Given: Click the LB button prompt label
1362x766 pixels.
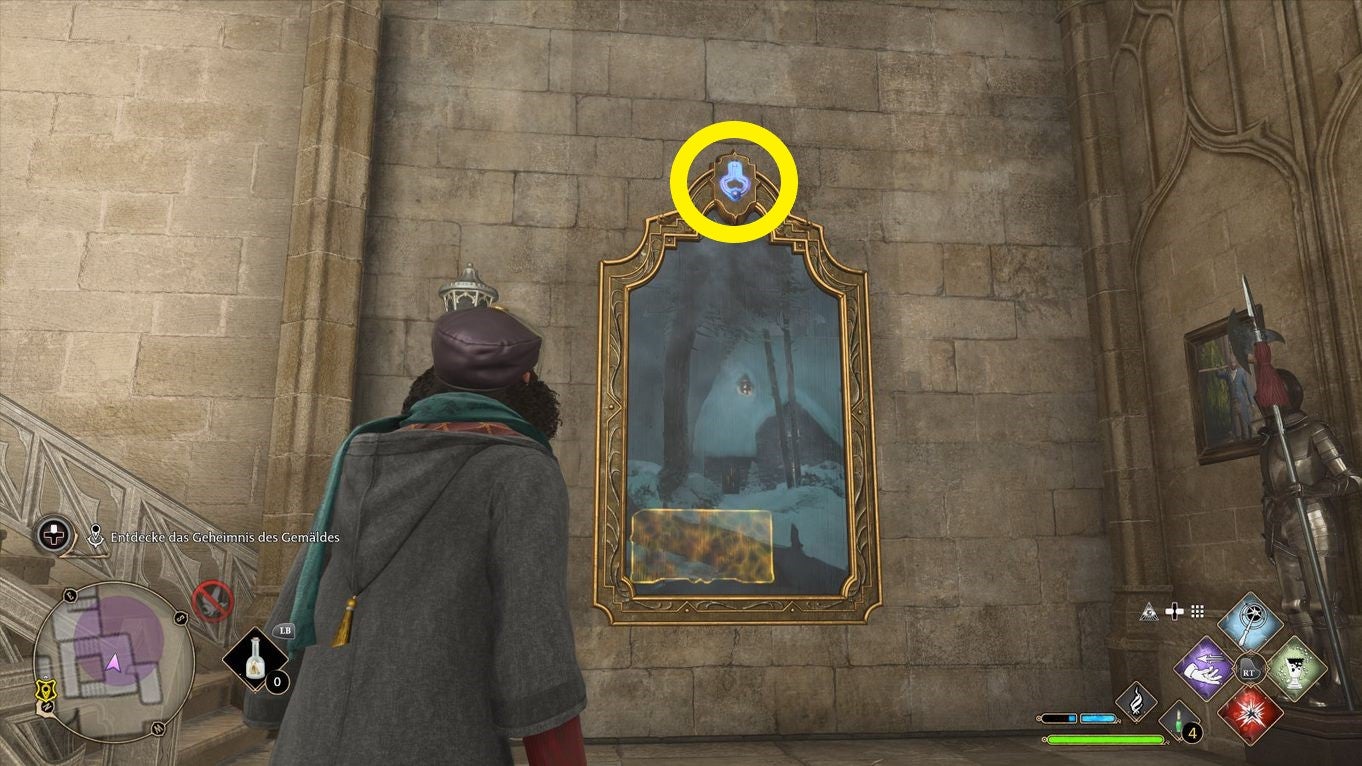Looking at the screenshot, I should 285,631.
